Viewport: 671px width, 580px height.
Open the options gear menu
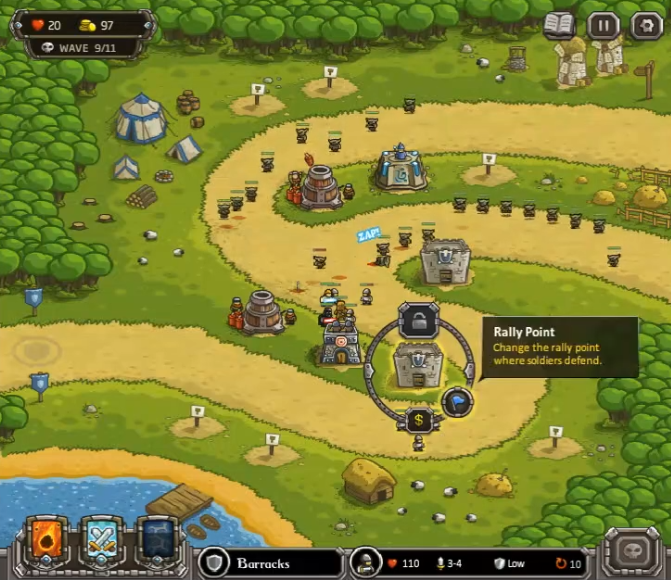(x=645, y=25)
